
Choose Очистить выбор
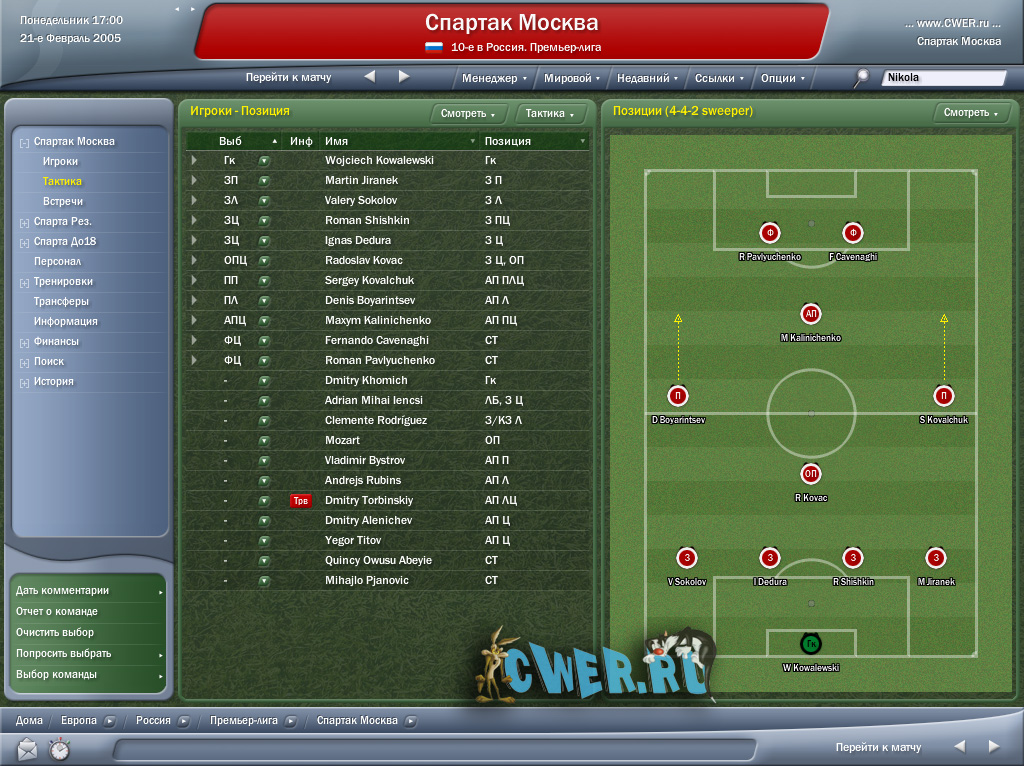pyautogui.click(x=55, y=632)
